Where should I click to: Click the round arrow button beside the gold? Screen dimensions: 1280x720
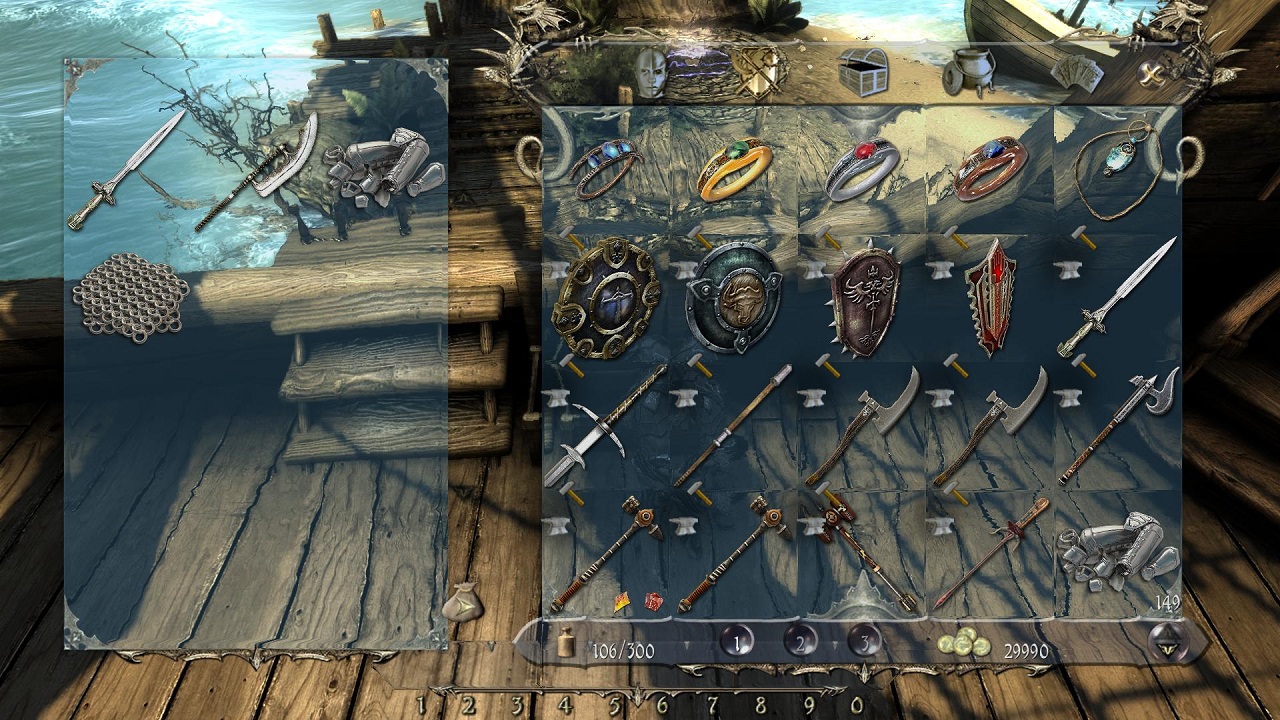point(1165,641)
